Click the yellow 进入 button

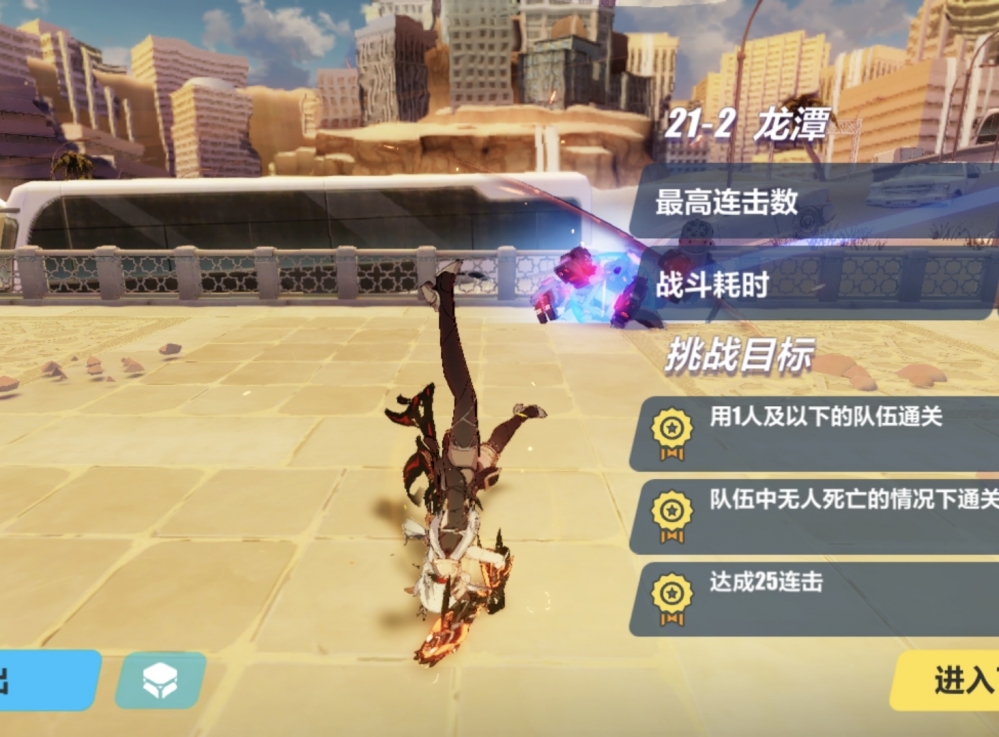click(950, 680)
